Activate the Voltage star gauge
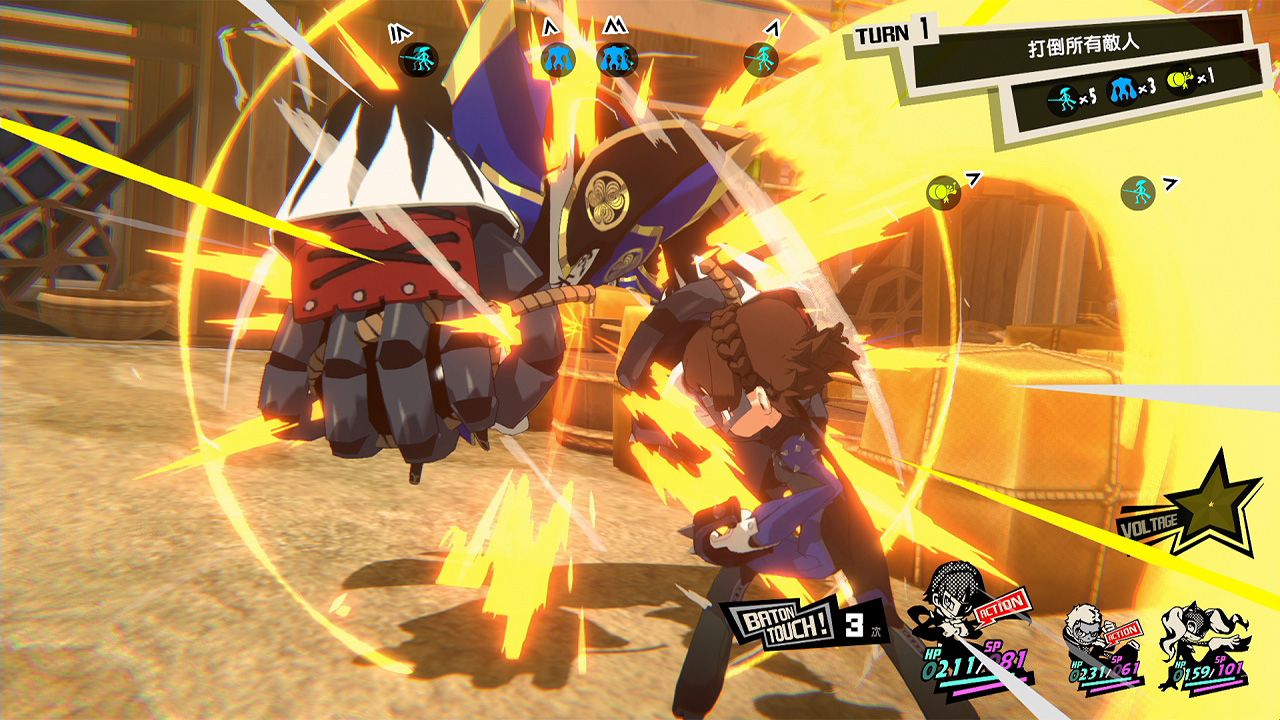This screenshot has width=1280, height=720. 1216,503
